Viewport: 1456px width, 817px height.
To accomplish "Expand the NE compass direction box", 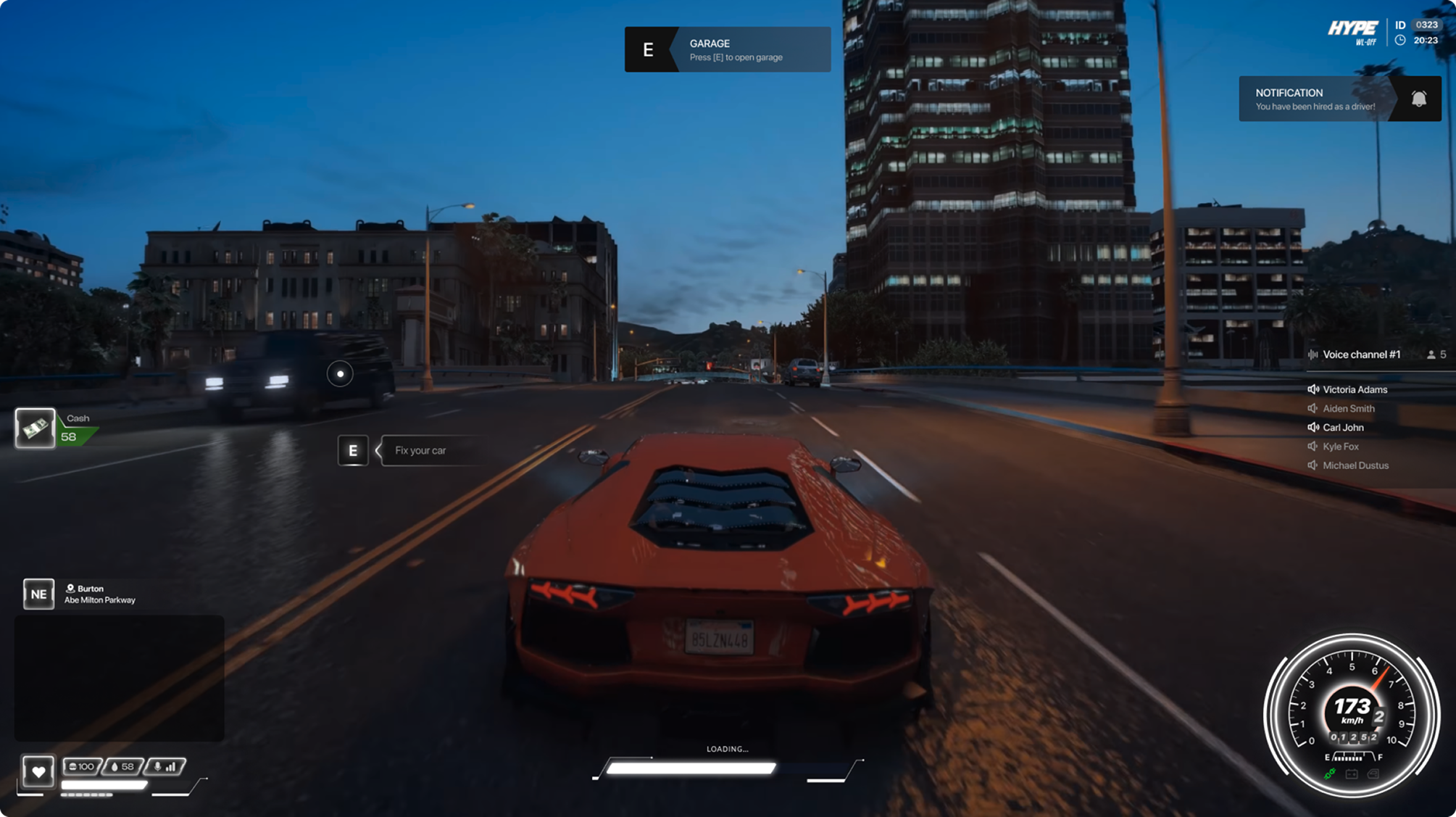I will (38, 594).
